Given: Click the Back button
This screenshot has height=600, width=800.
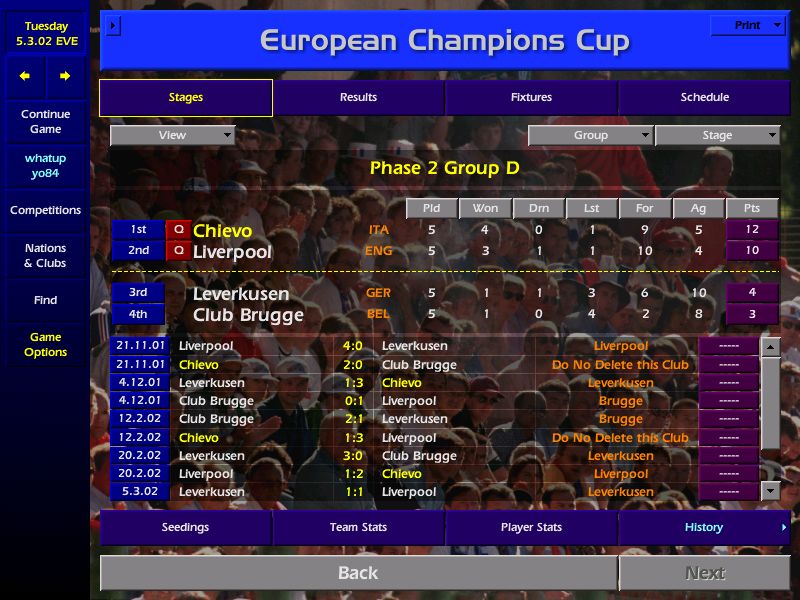Looking at the screenshot, I should click(358, 573).
